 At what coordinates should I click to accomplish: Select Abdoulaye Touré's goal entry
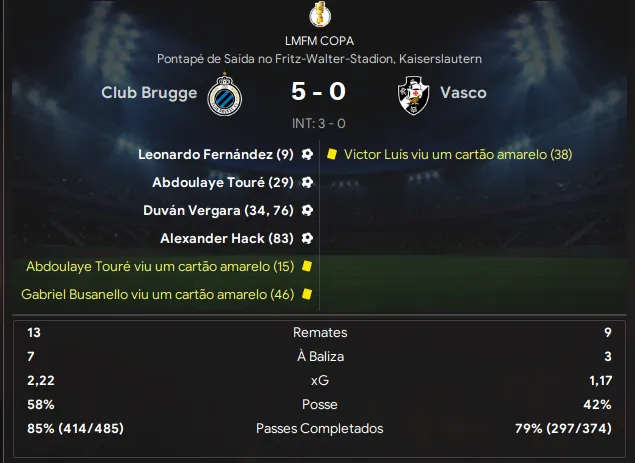click(222, 183)
